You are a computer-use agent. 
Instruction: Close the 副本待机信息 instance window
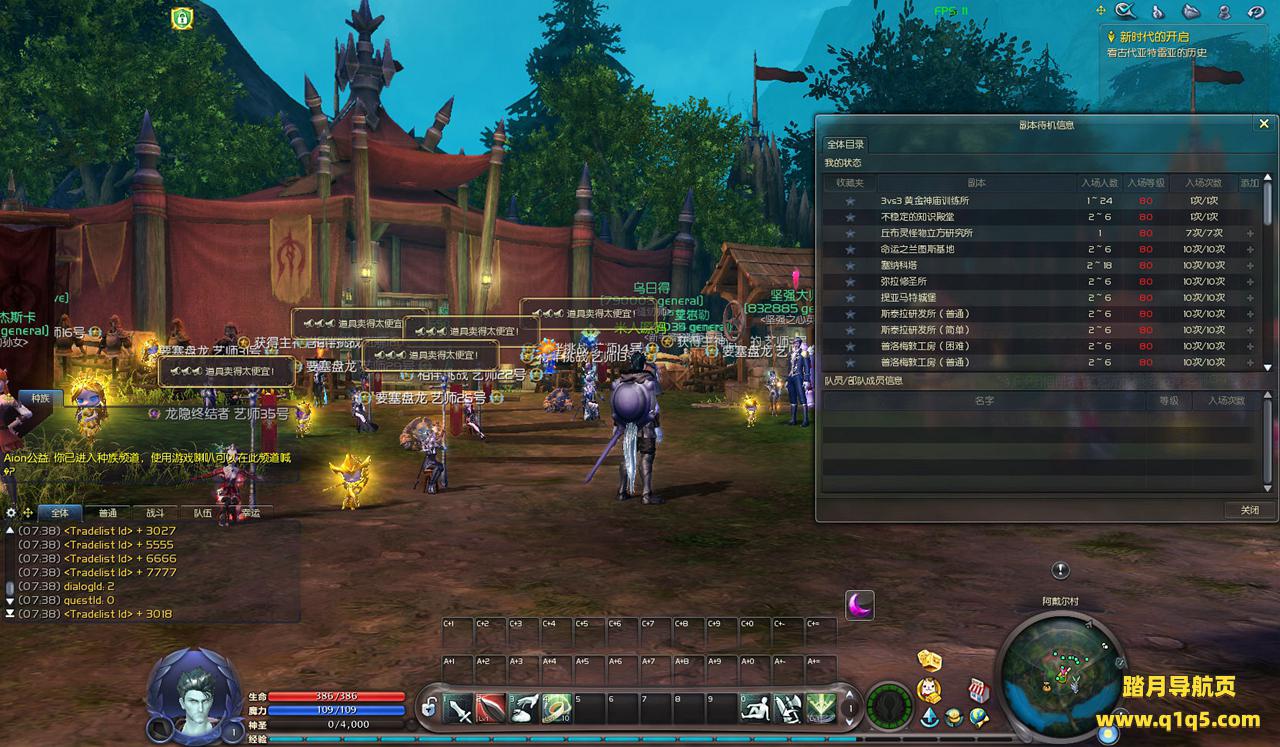pos(1263,124)
